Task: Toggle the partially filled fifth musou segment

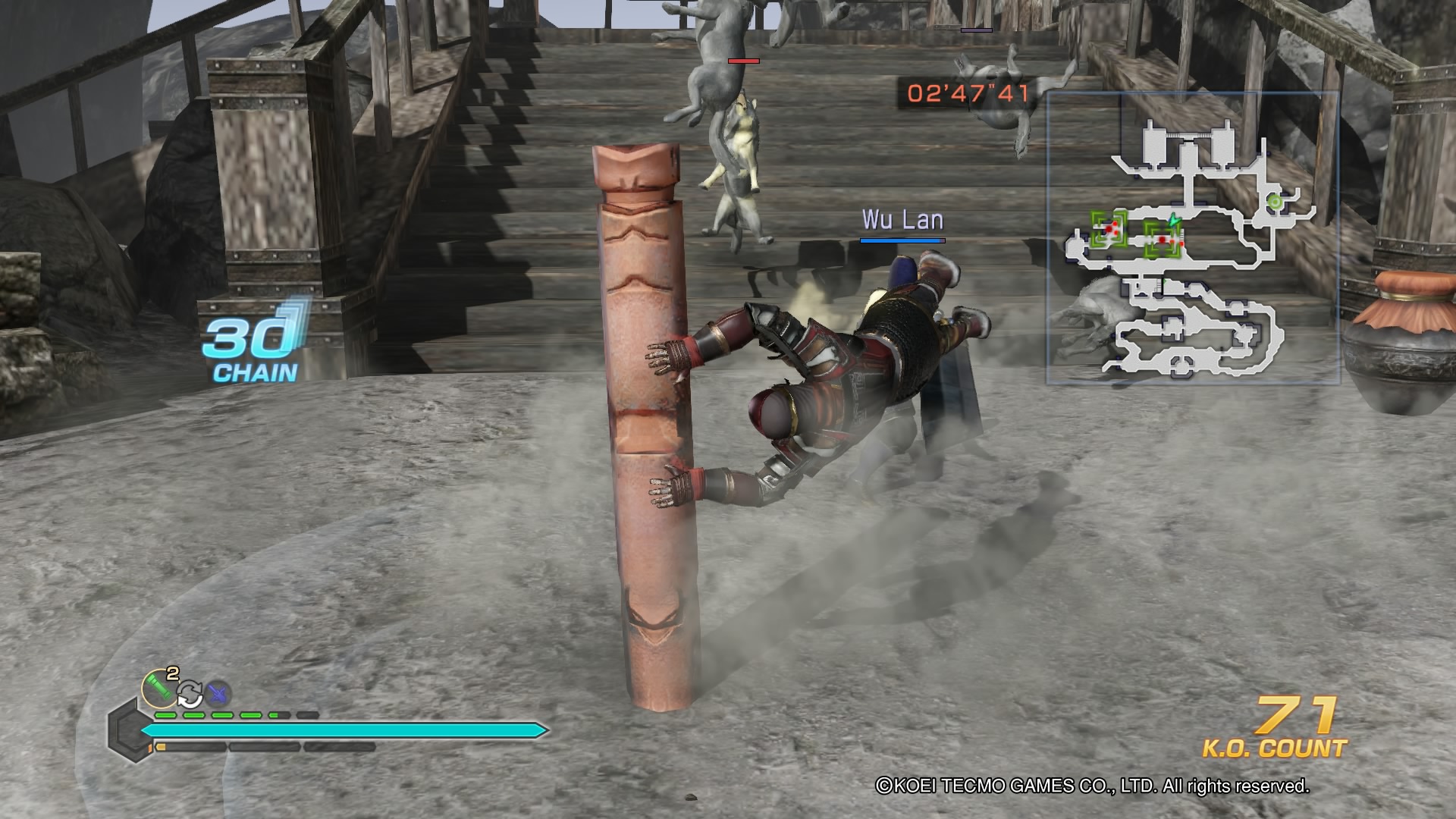Action: click(278, 714)
